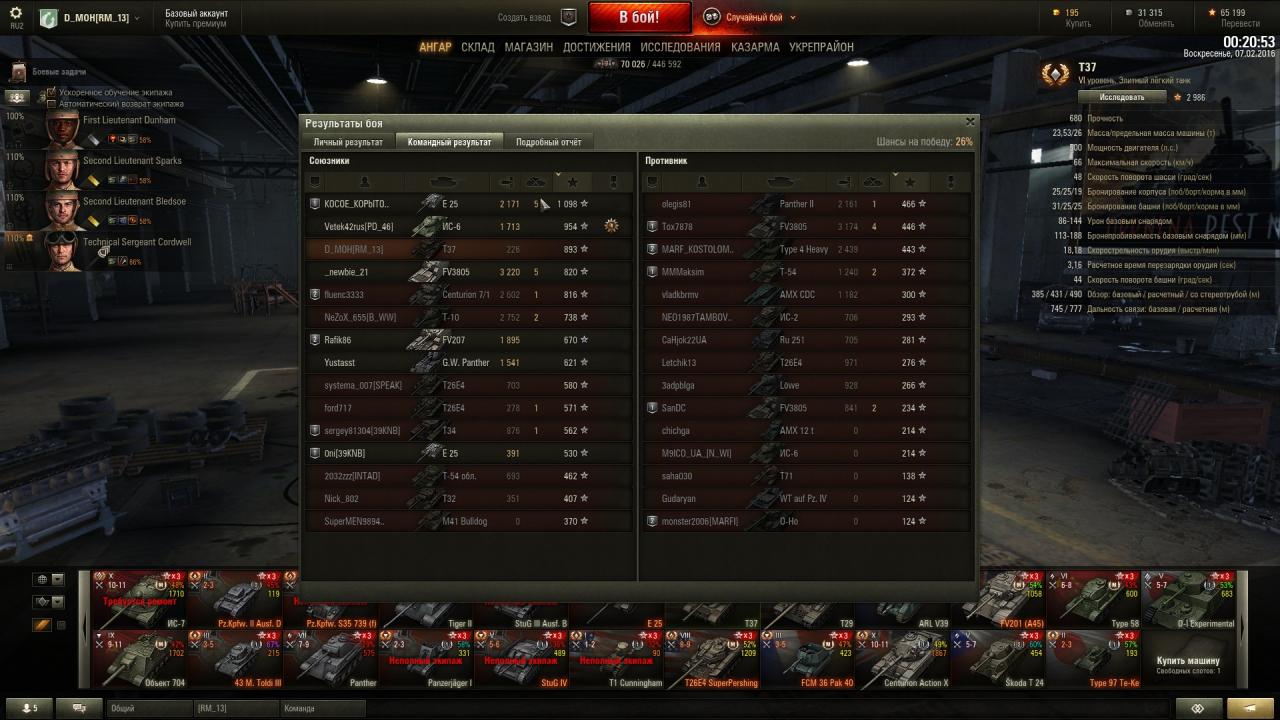Open the ДОСТИЖЕНИЯ achievements page

(x=596, y=47)
